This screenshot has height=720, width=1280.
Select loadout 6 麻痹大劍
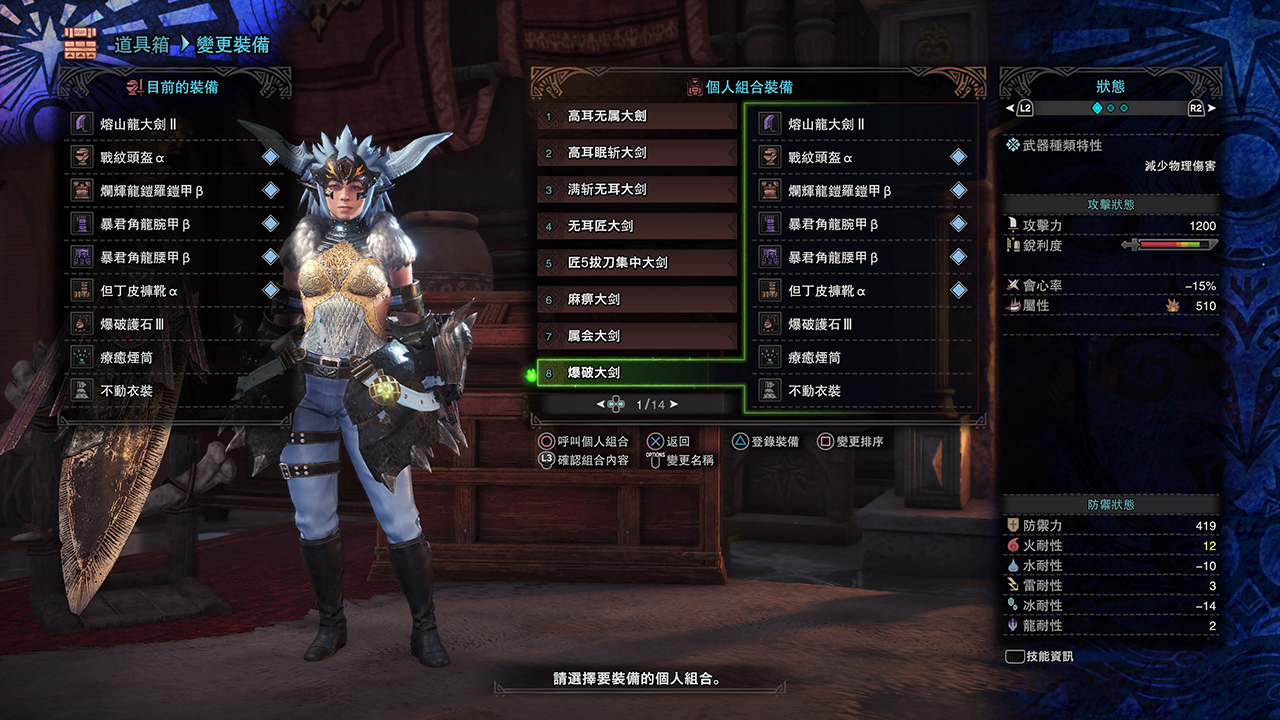pyautogui.click(x=637, y=299)
